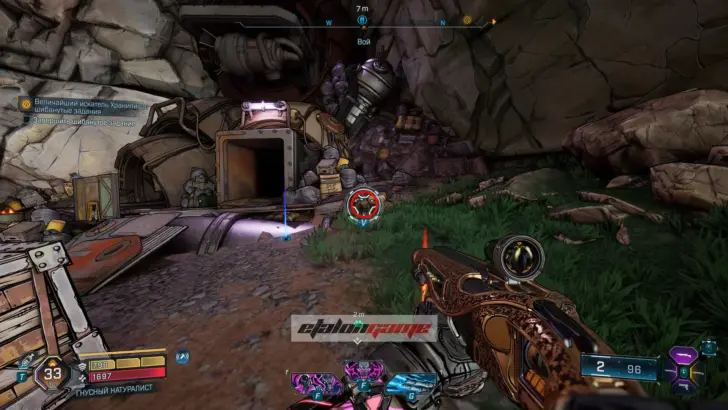This screenshot has width=728, height=410.
Task: Click the small blue icon above the weapon wheel
Action: [x=709, y=345]
